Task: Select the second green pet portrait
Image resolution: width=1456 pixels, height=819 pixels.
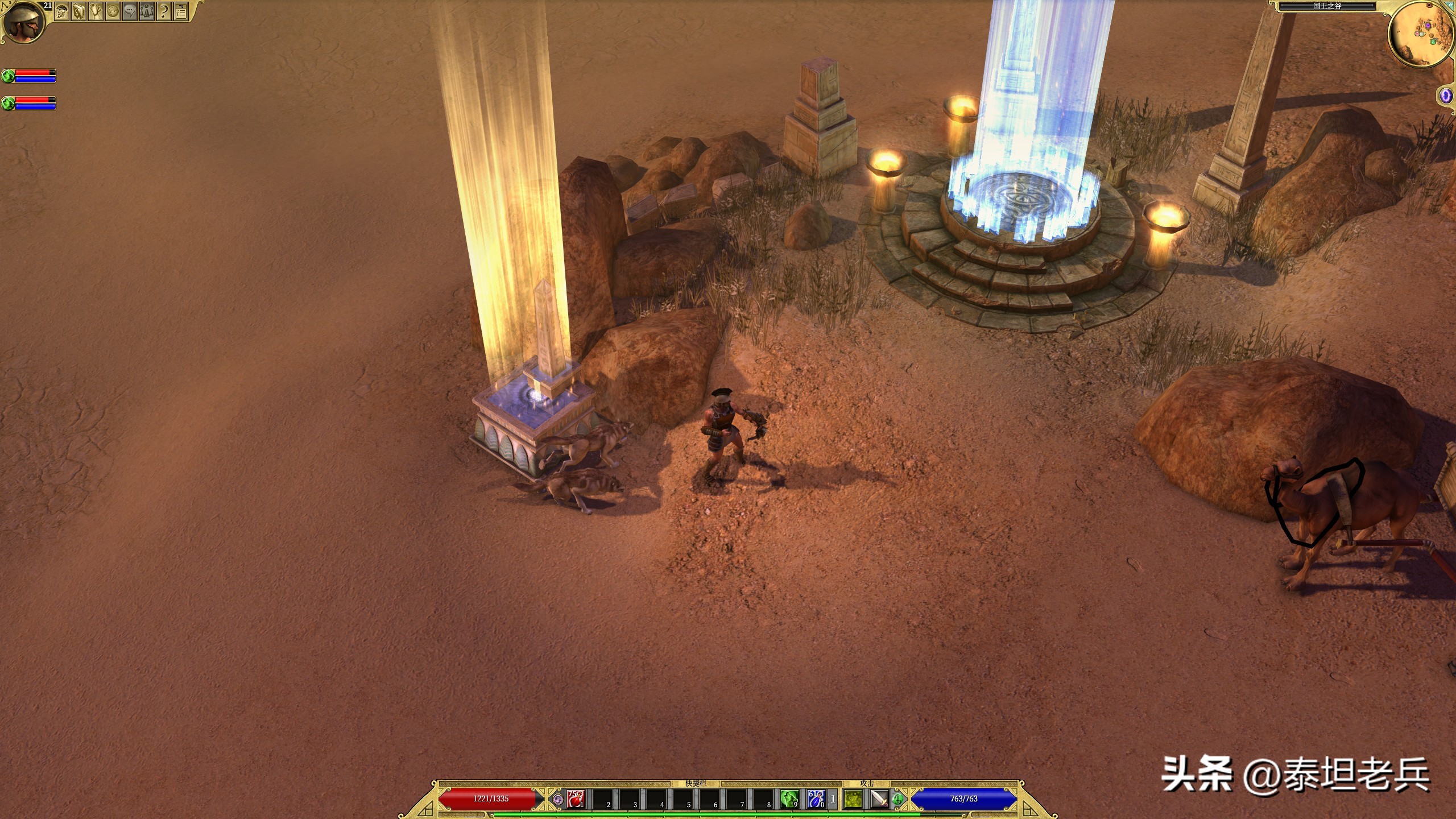Action: (8, 103)
